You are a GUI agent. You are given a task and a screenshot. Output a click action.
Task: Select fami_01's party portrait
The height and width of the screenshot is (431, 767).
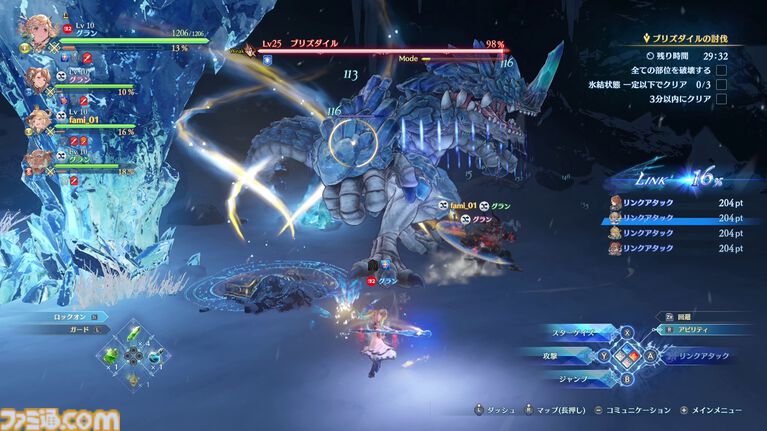point(41,121)
